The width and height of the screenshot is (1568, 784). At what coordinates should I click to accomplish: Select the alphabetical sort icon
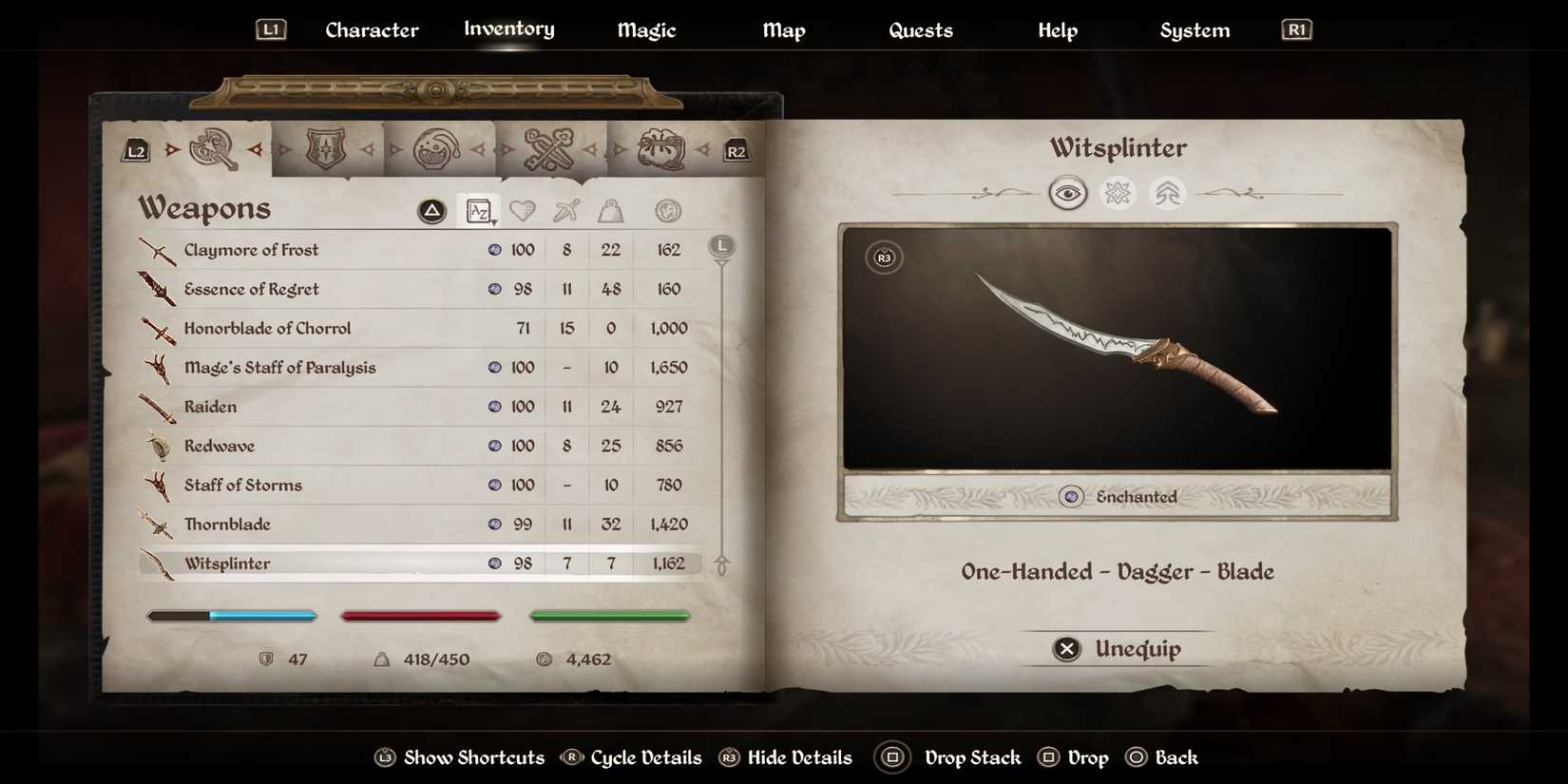tap(480, 210)
